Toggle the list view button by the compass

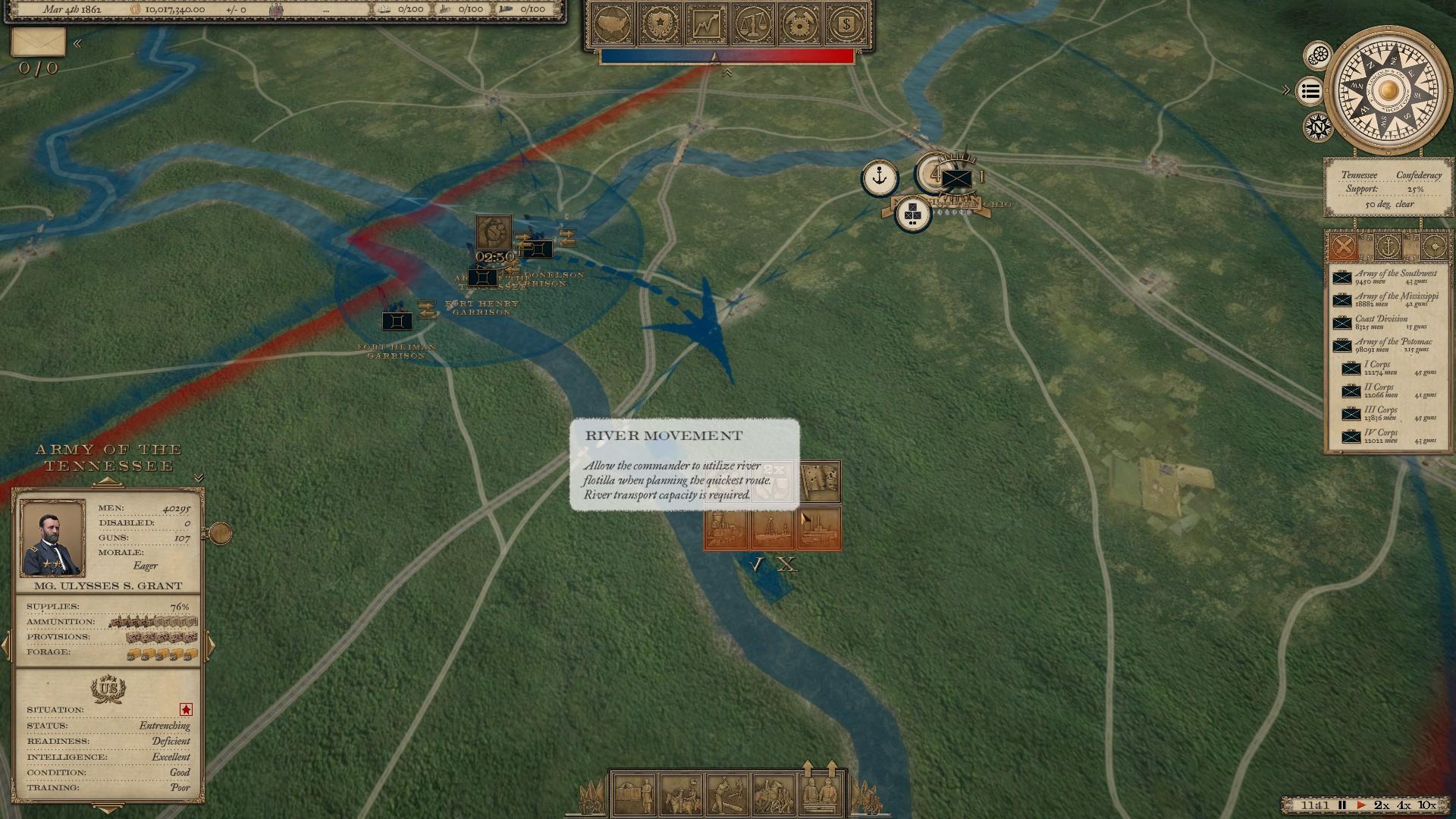[x=1310, y=92]
